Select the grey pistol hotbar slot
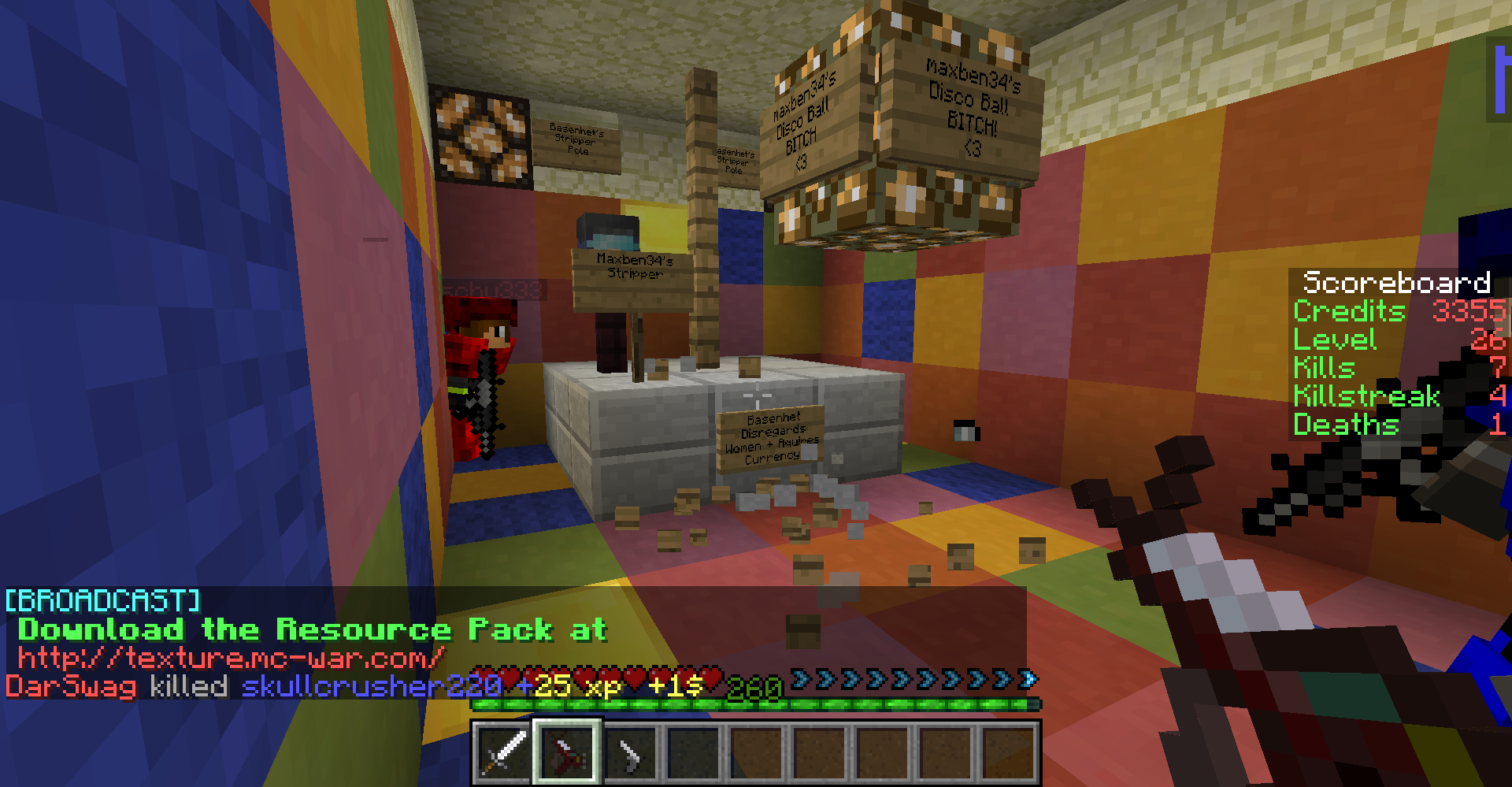 coord(630,753)
